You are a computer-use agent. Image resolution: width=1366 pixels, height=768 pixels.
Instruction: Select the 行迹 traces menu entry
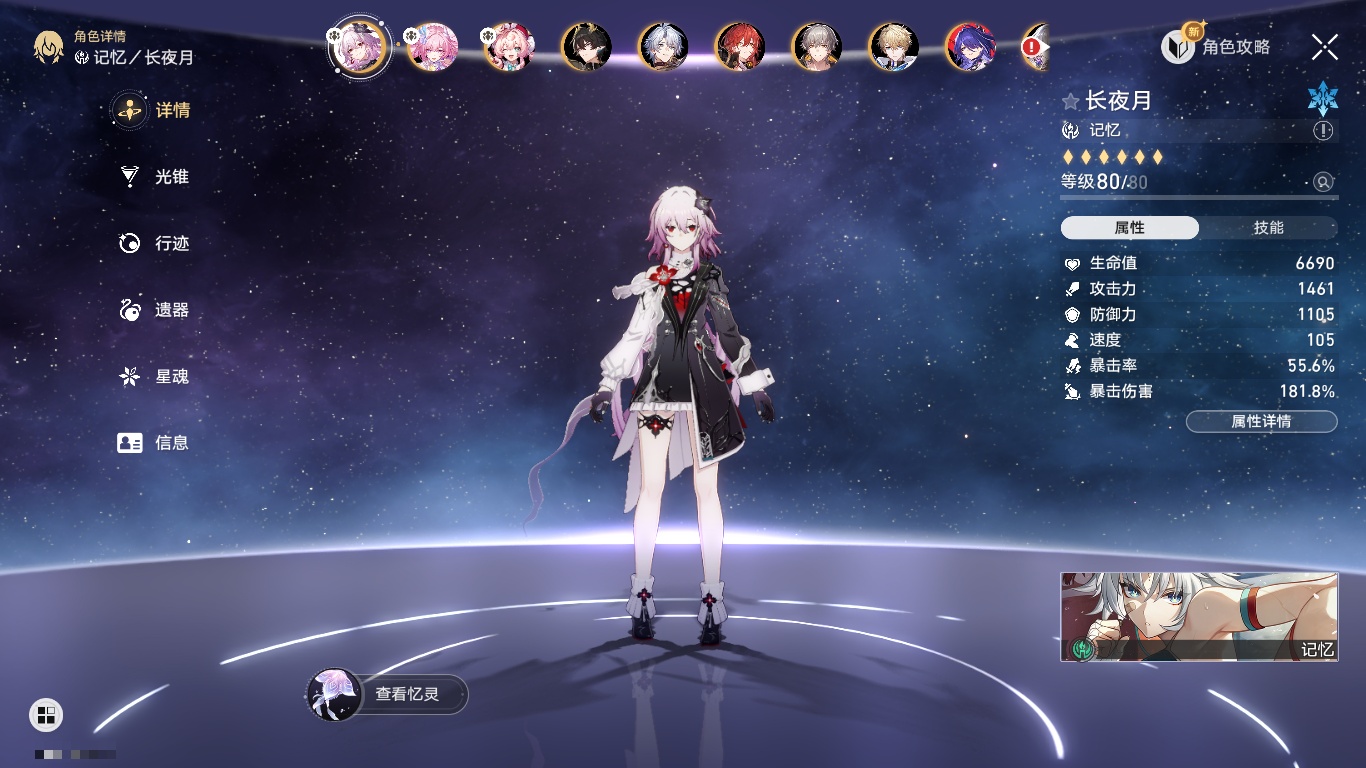click(154, 243)
